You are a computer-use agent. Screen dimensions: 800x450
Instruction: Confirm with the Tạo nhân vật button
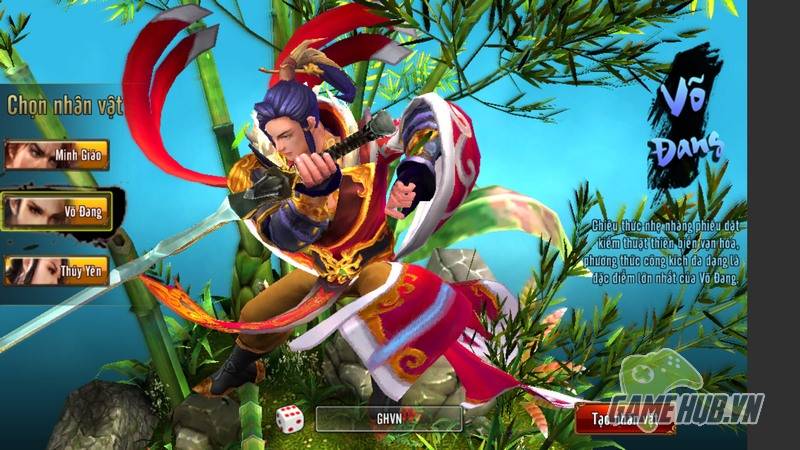coord(625,419)
